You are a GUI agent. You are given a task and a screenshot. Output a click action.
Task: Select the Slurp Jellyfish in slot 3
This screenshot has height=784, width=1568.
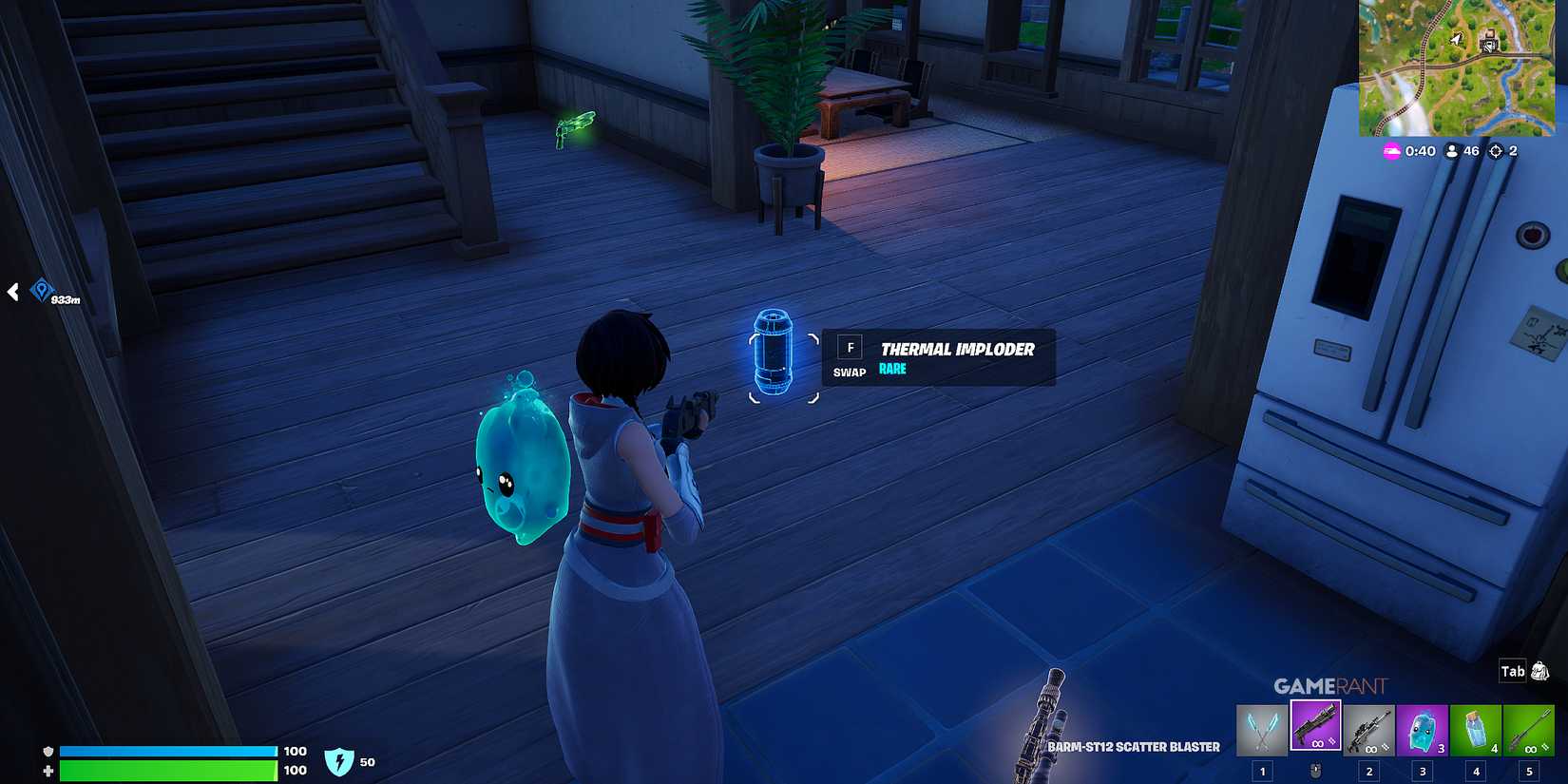tap(1424, 727)
